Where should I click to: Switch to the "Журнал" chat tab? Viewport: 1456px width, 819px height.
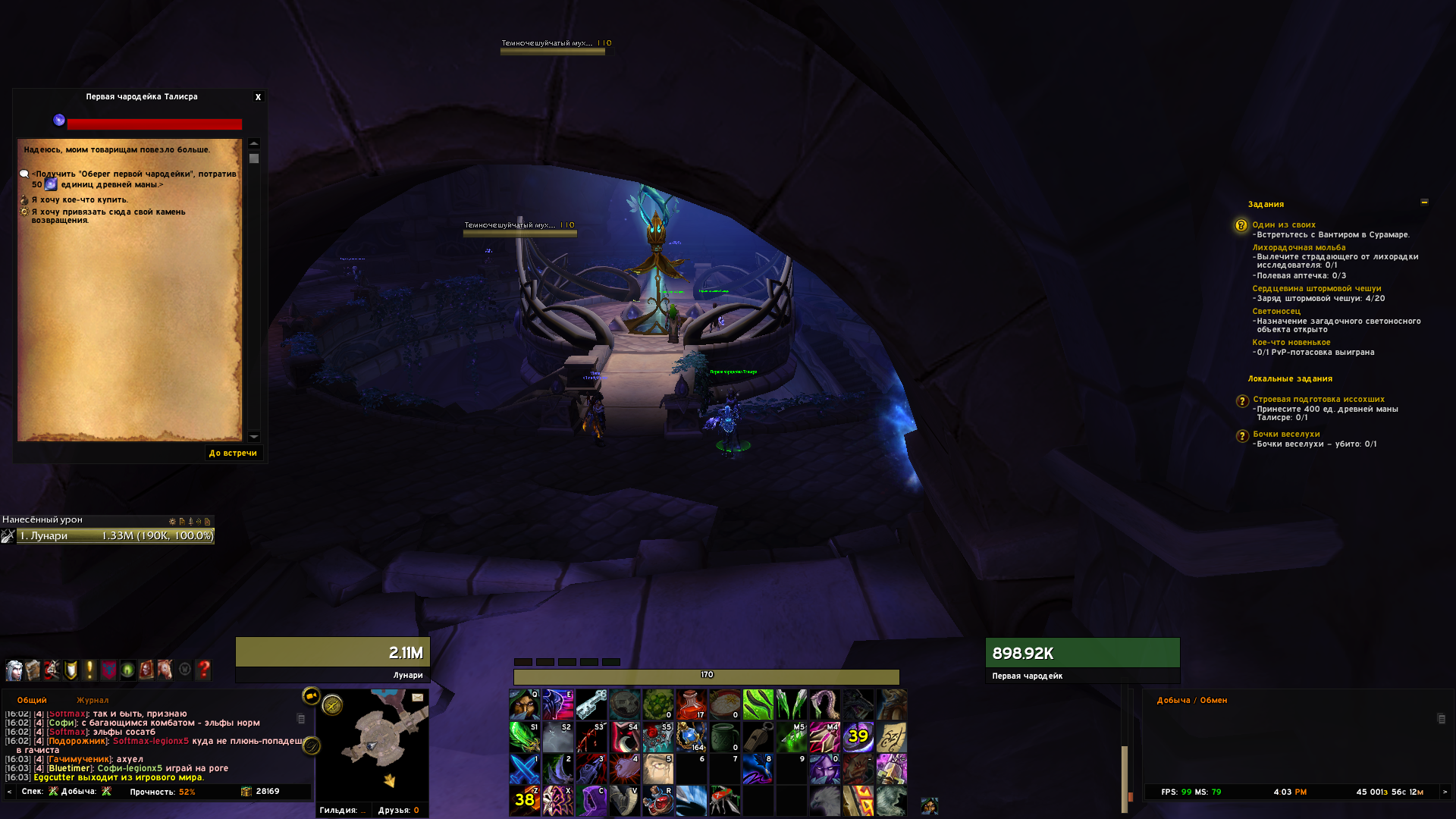point(93,701)
